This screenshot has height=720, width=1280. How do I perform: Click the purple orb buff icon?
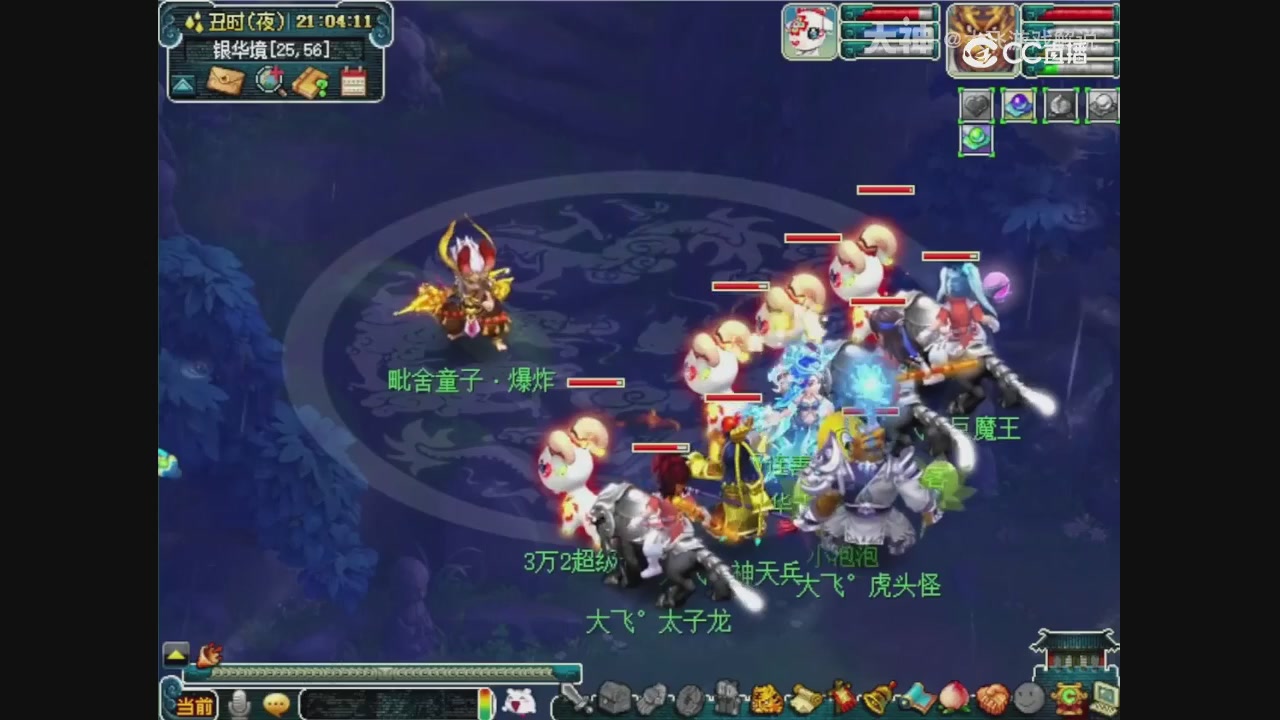[x=1018, y=104]
